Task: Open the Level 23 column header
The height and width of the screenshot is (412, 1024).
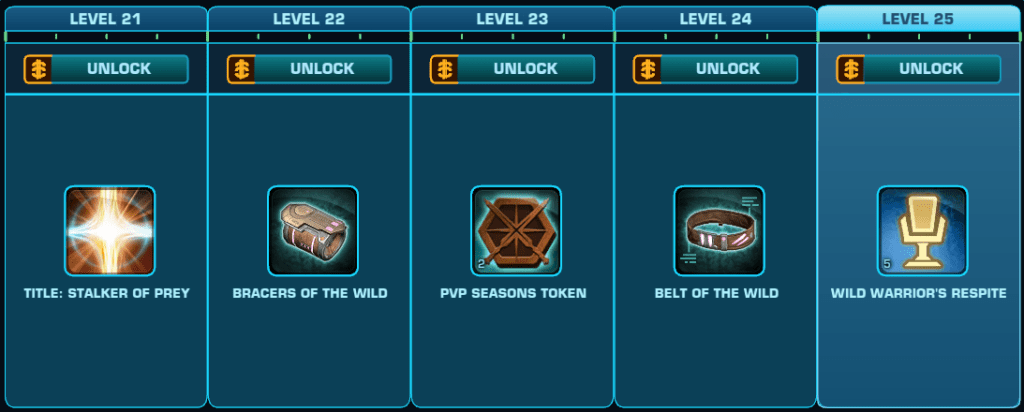Action: coord(512,18)
